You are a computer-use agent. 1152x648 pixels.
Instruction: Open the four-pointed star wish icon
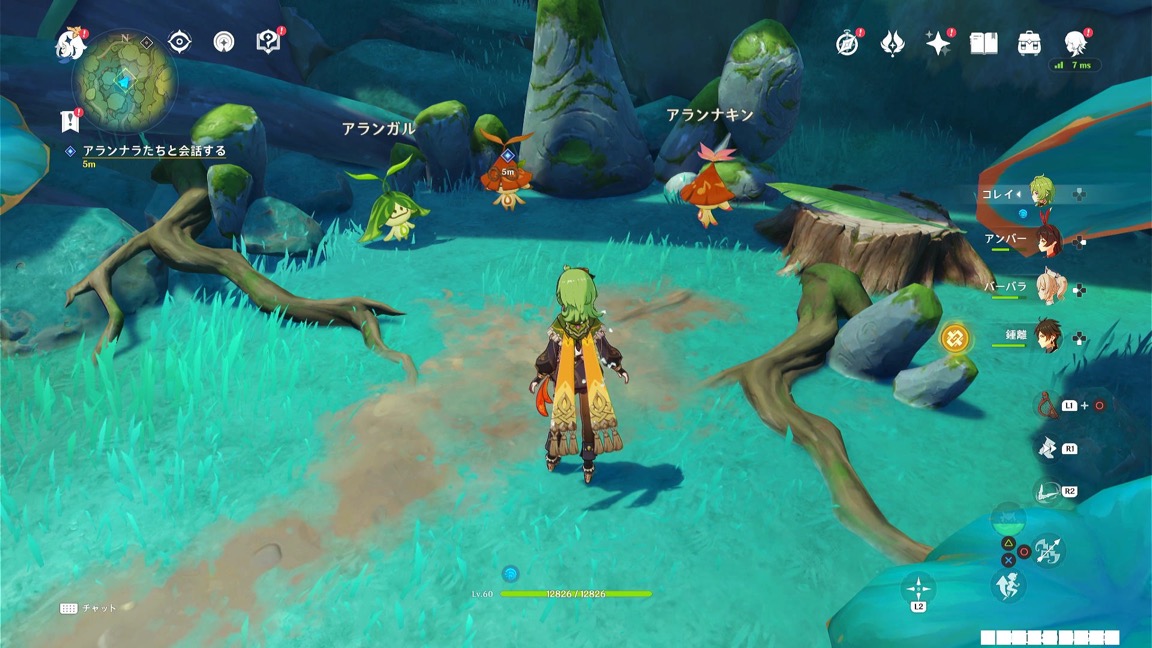point(938,44)
